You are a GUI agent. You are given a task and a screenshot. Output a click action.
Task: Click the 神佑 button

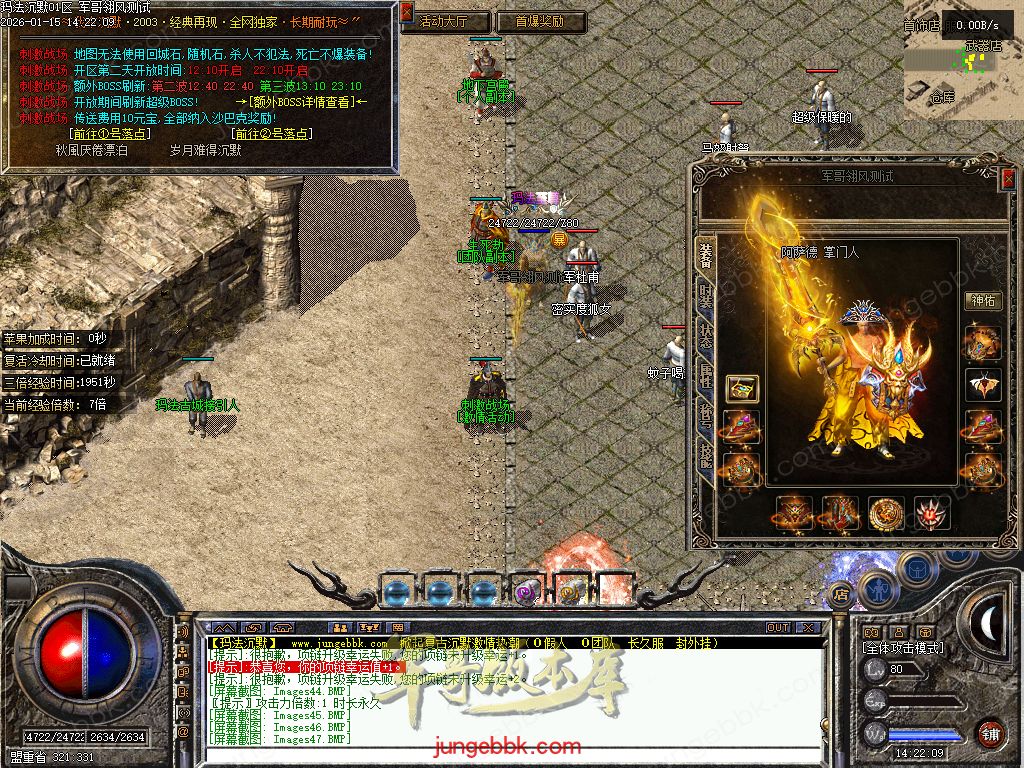[x=983, y=300]
